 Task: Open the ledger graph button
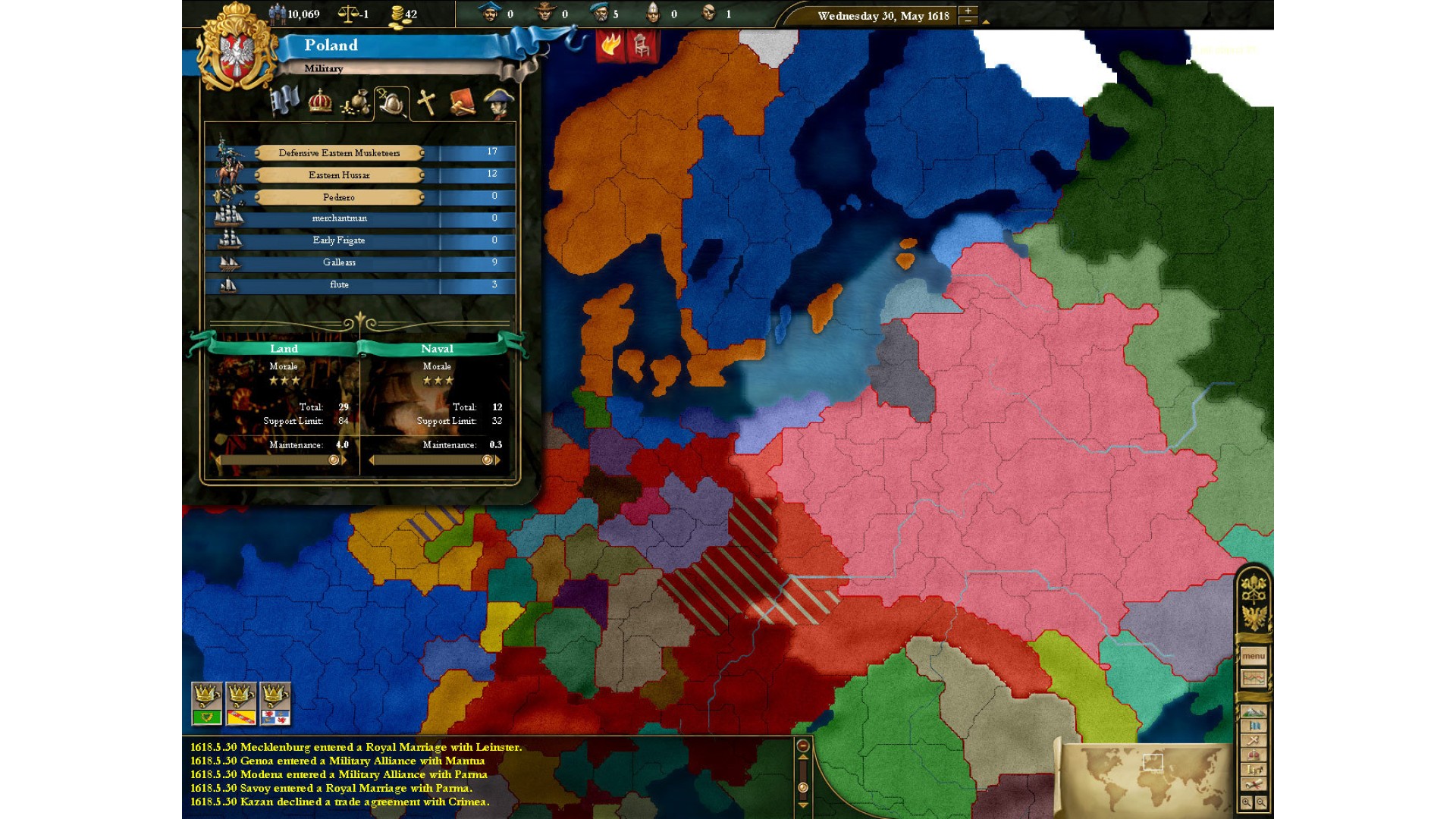[x=1253, y=678]
